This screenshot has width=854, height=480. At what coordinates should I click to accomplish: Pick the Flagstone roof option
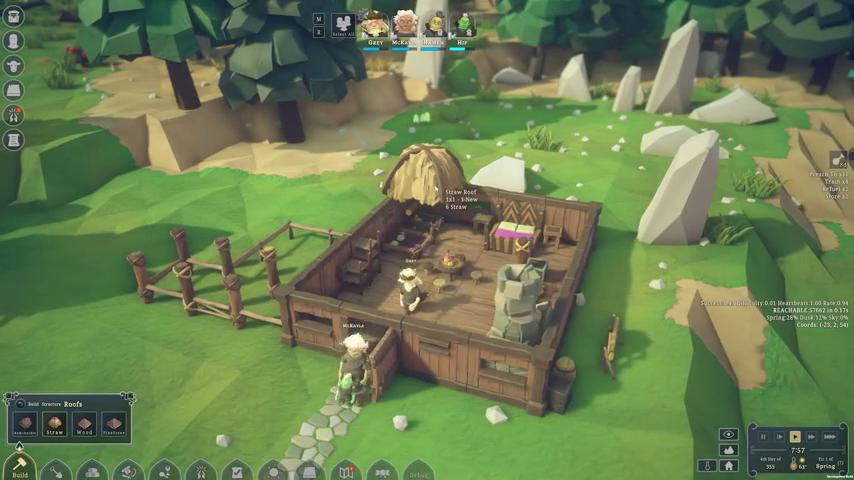click(113, 424)
